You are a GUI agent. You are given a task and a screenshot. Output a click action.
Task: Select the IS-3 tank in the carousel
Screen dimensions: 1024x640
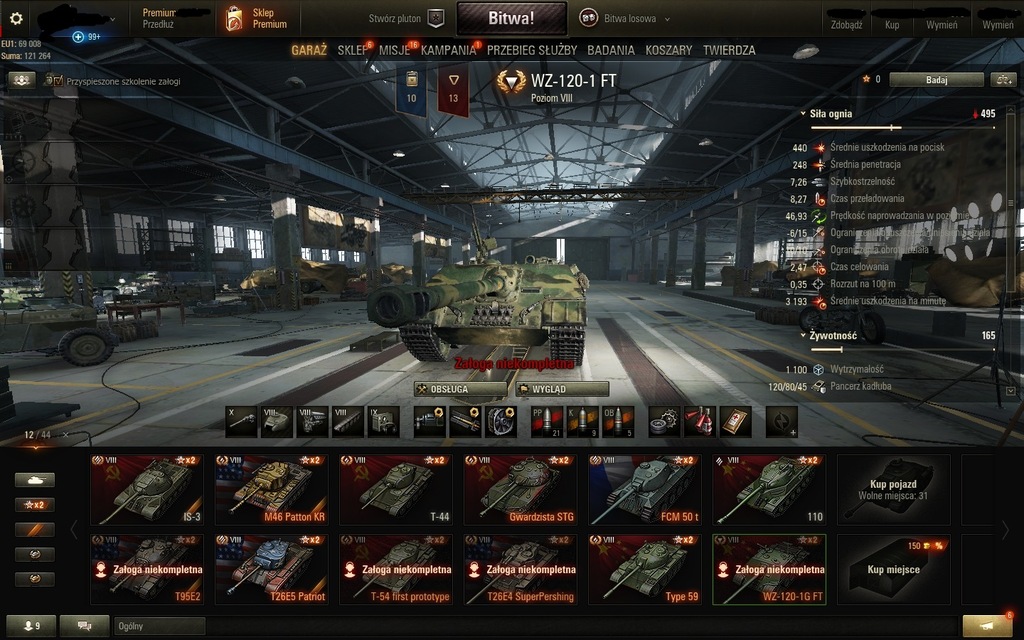coord(146,489)
